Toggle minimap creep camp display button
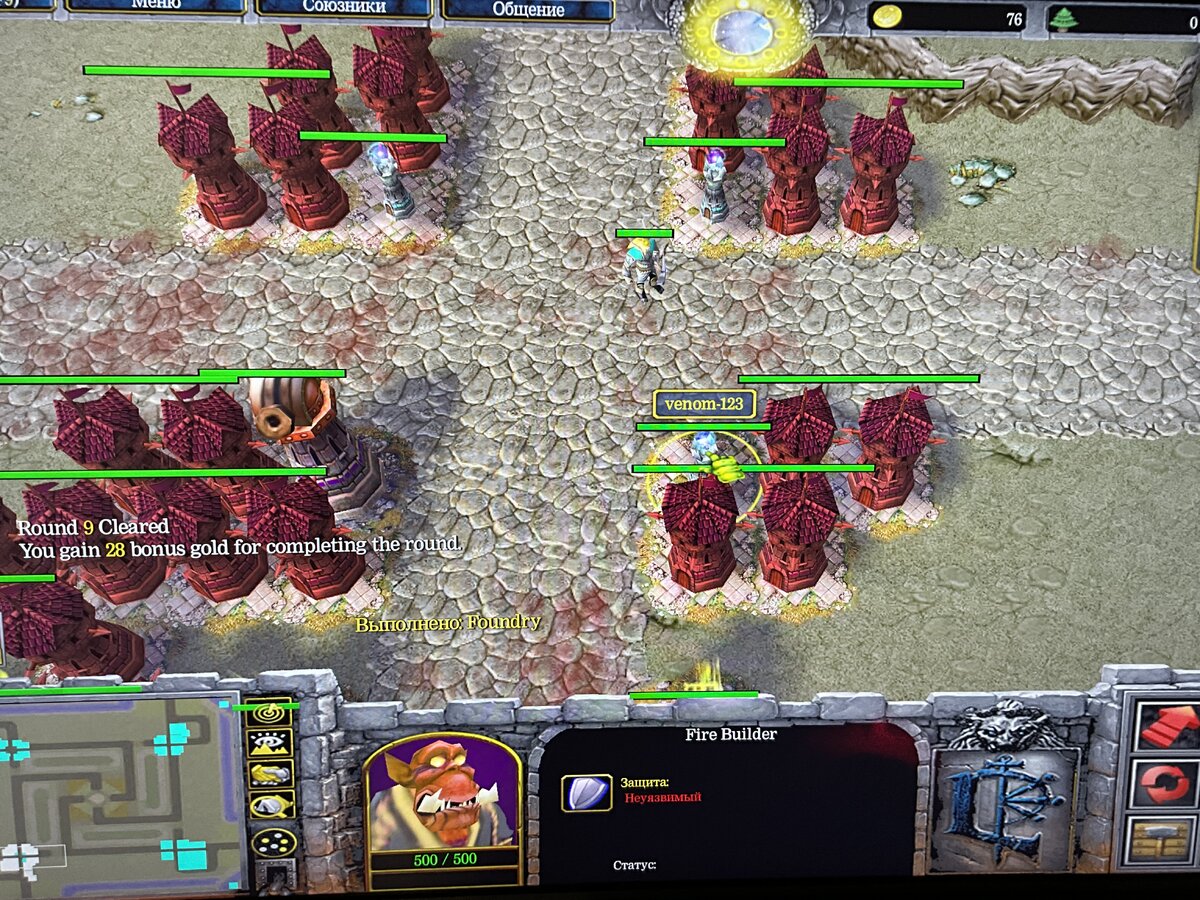This screenshot has width=1200, height=900. click(x=271, y=804)
